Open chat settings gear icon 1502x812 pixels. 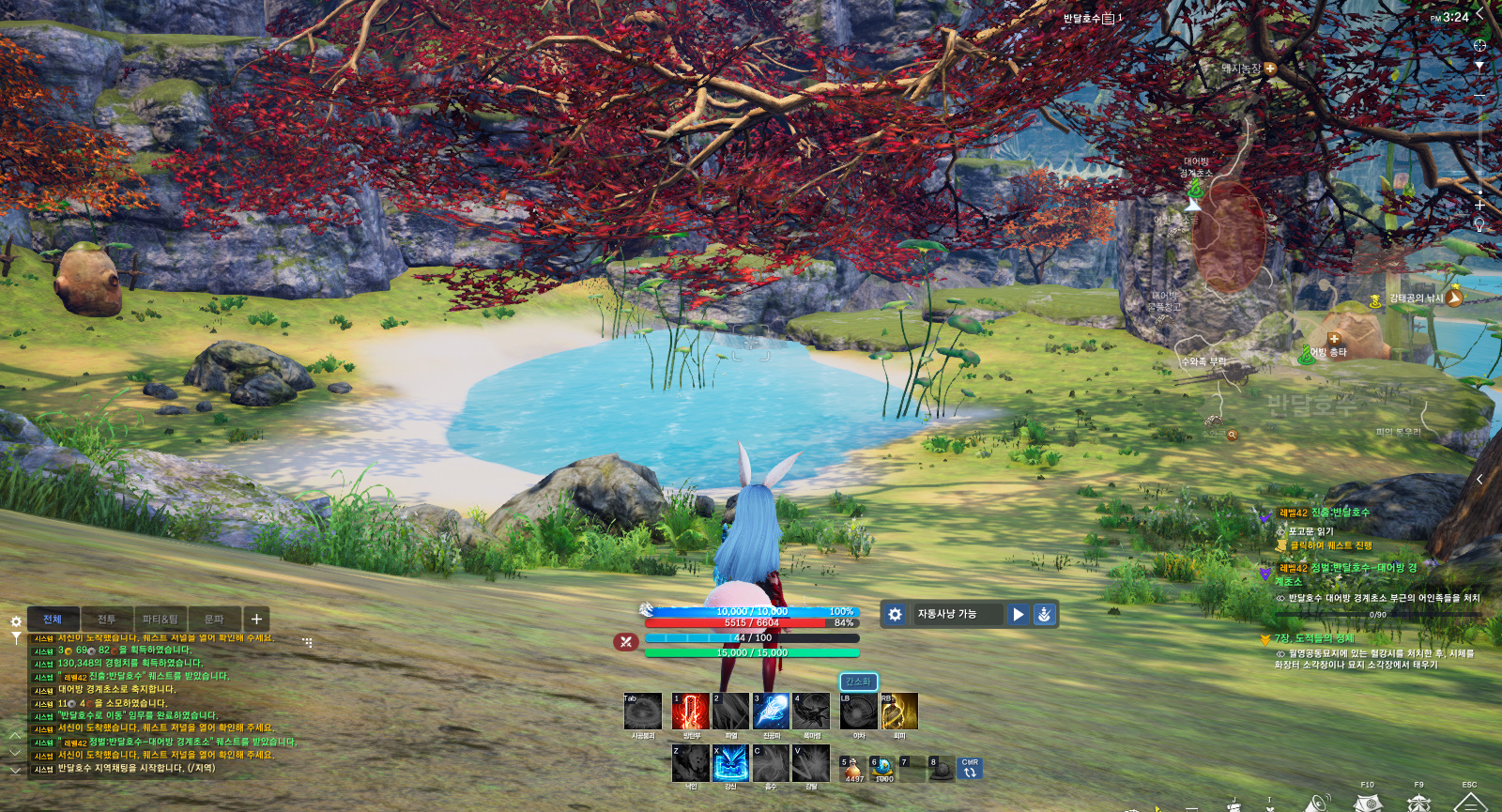click(16, 621)
